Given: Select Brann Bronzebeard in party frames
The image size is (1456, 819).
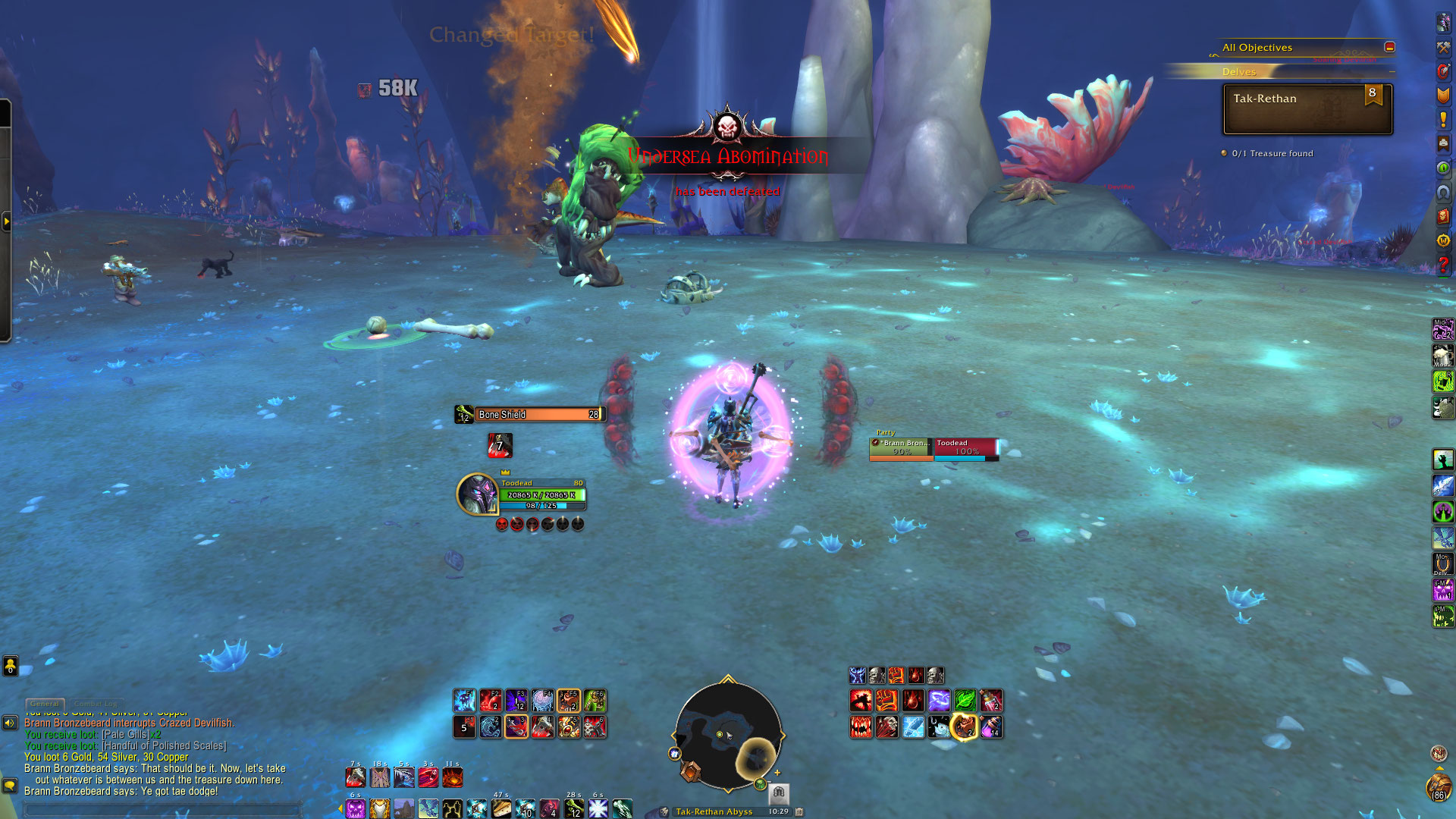Looking at the screenshot, I should (x=902, y=448).
